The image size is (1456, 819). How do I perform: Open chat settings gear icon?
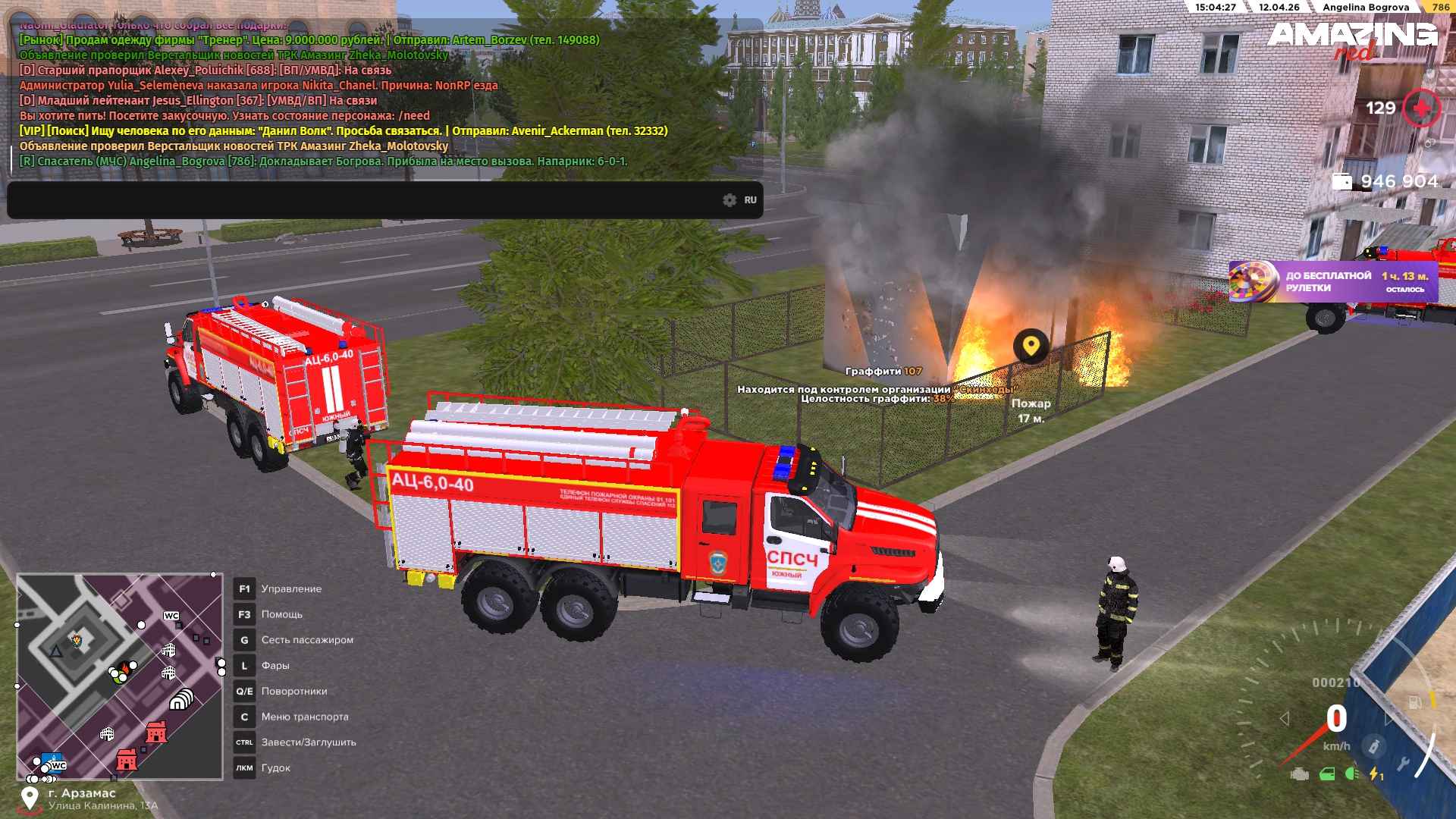pyautogui.click(x=730, y=200)
